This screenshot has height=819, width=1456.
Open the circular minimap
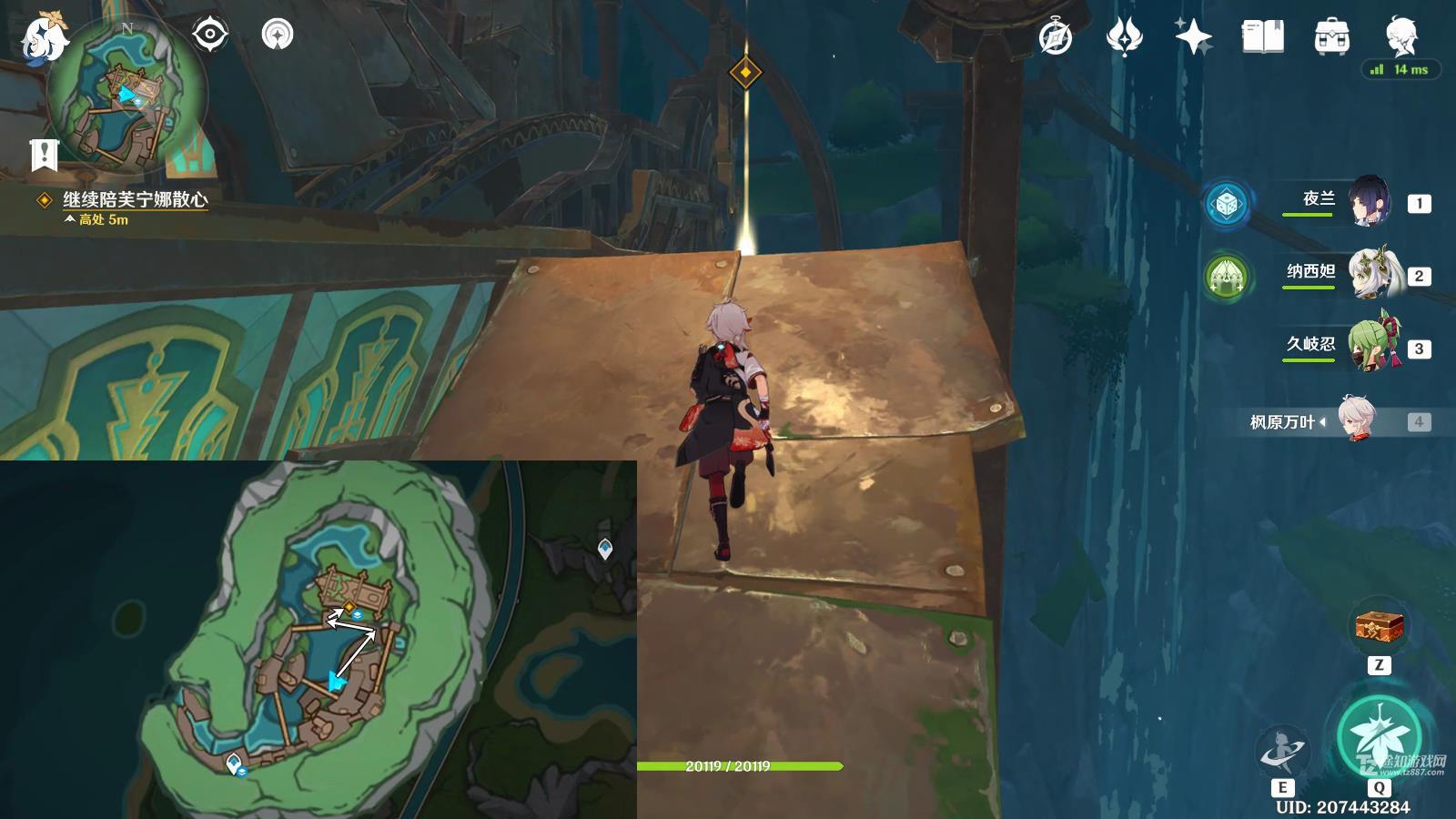click(126, 98)
